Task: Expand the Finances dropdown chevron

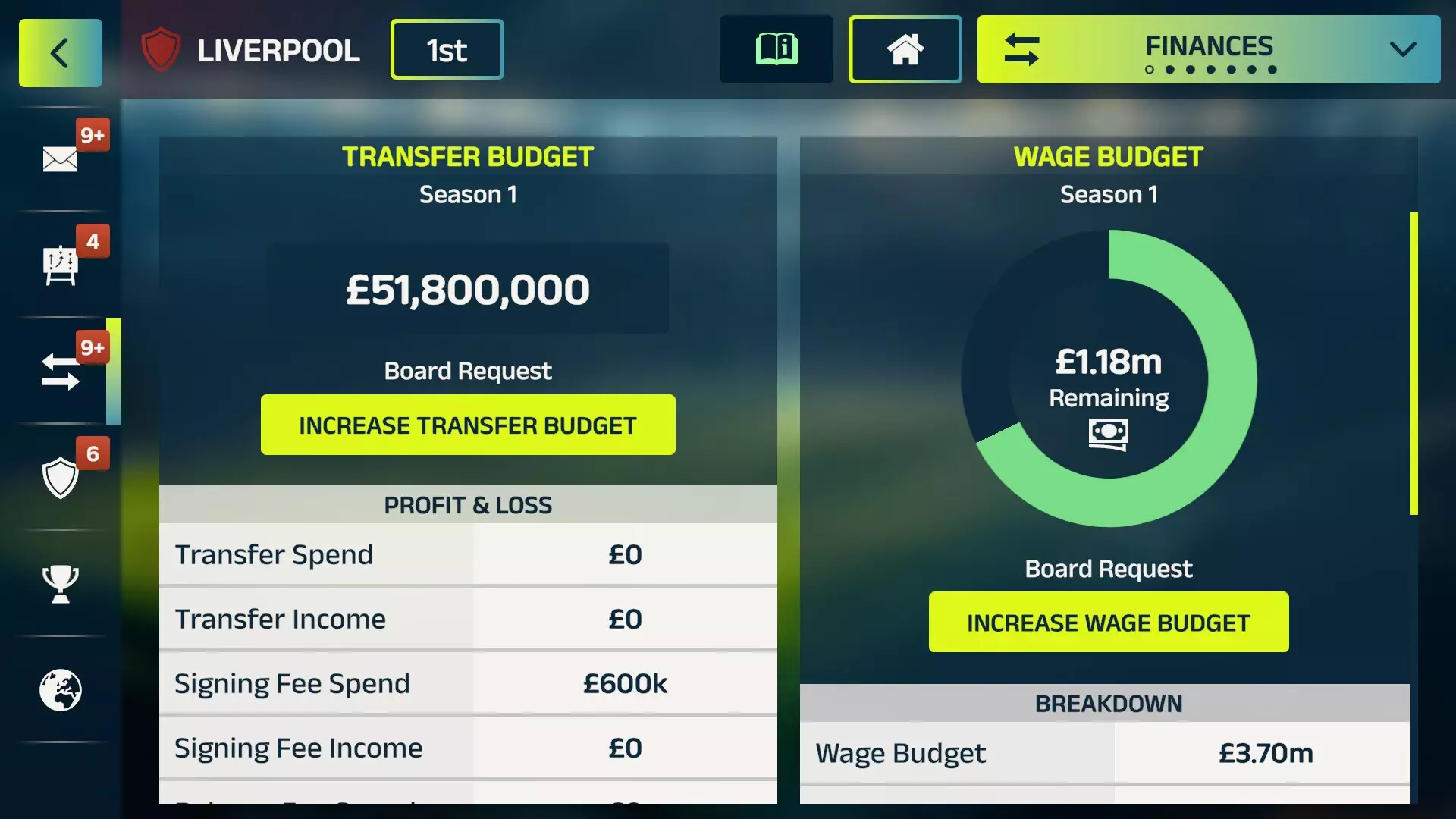Action: pos(1401,50)
